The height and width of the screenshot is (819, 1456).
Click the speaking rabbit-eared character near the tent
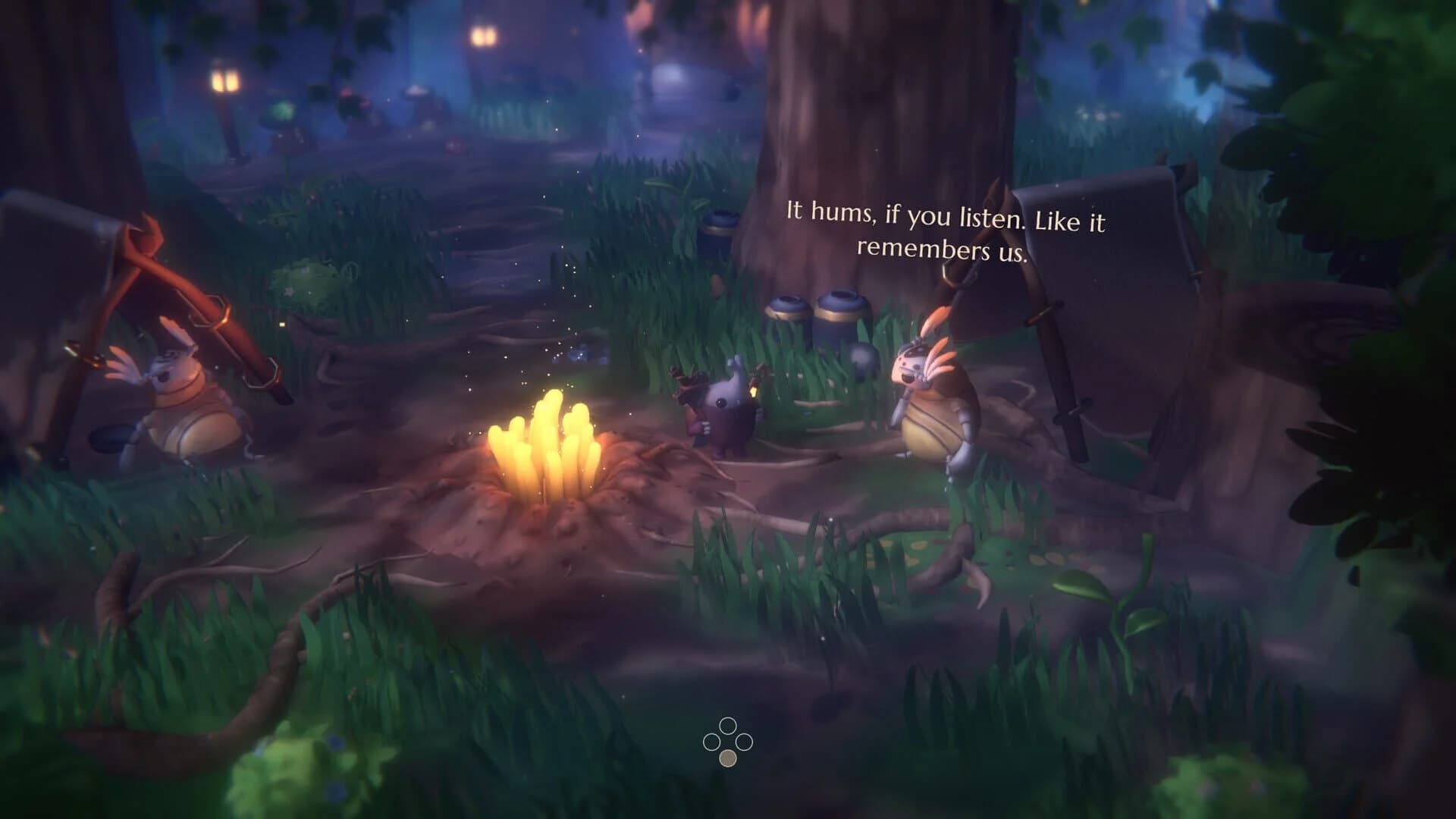933,402
